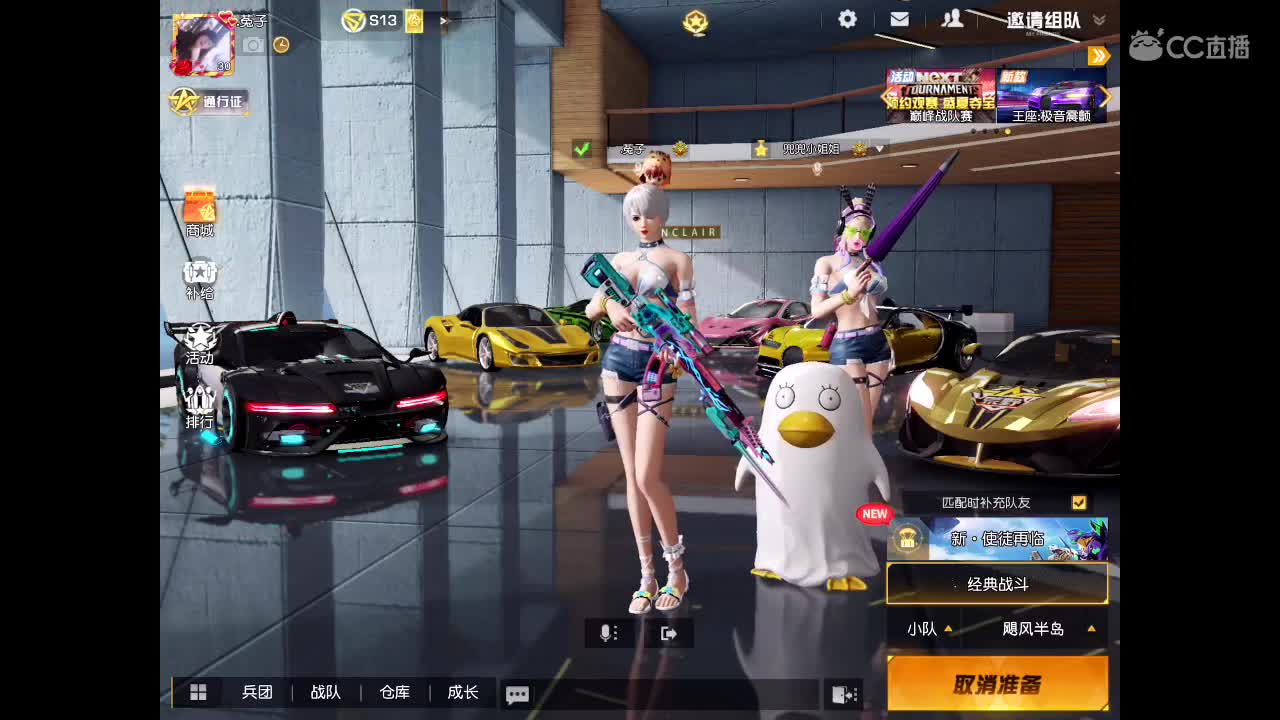1280x720 pixels.
Task: Open the 补给 supply crate panel
Action: (x=199, y=277)
